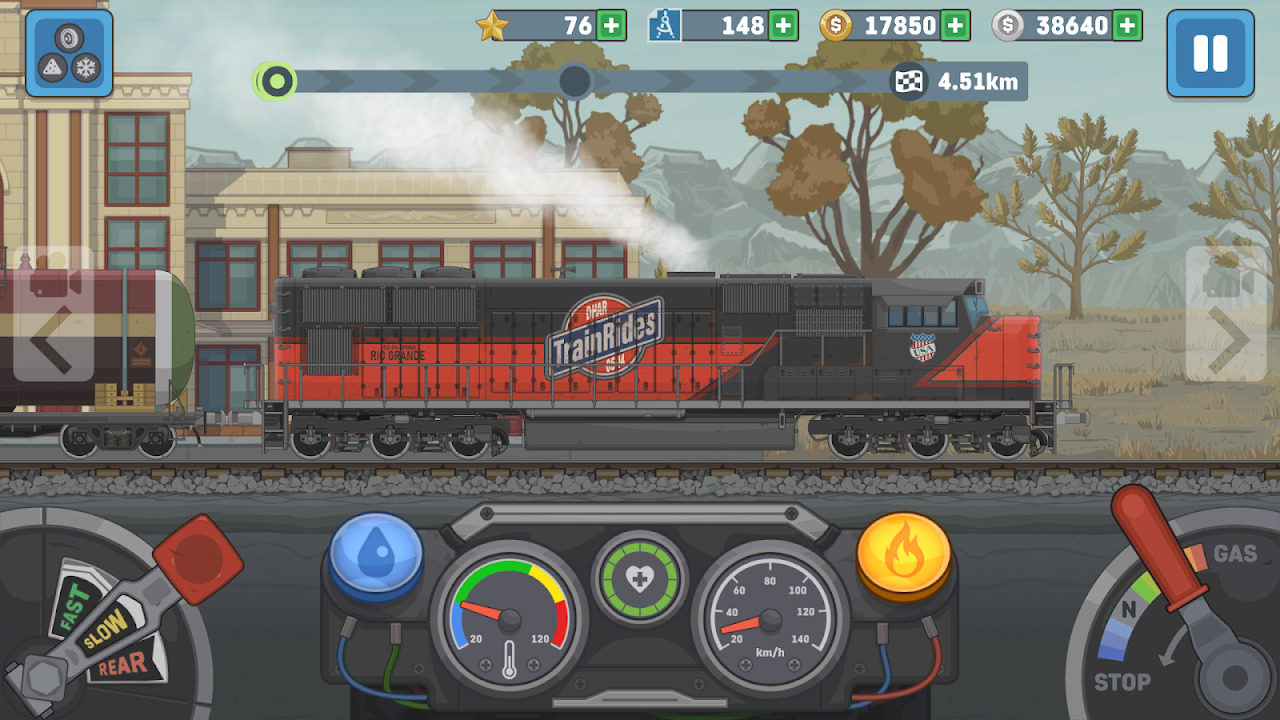Set the gear lever to REAR
Image resolution: width=1280 pixels, height=720 pixels.
pos(121,664)
